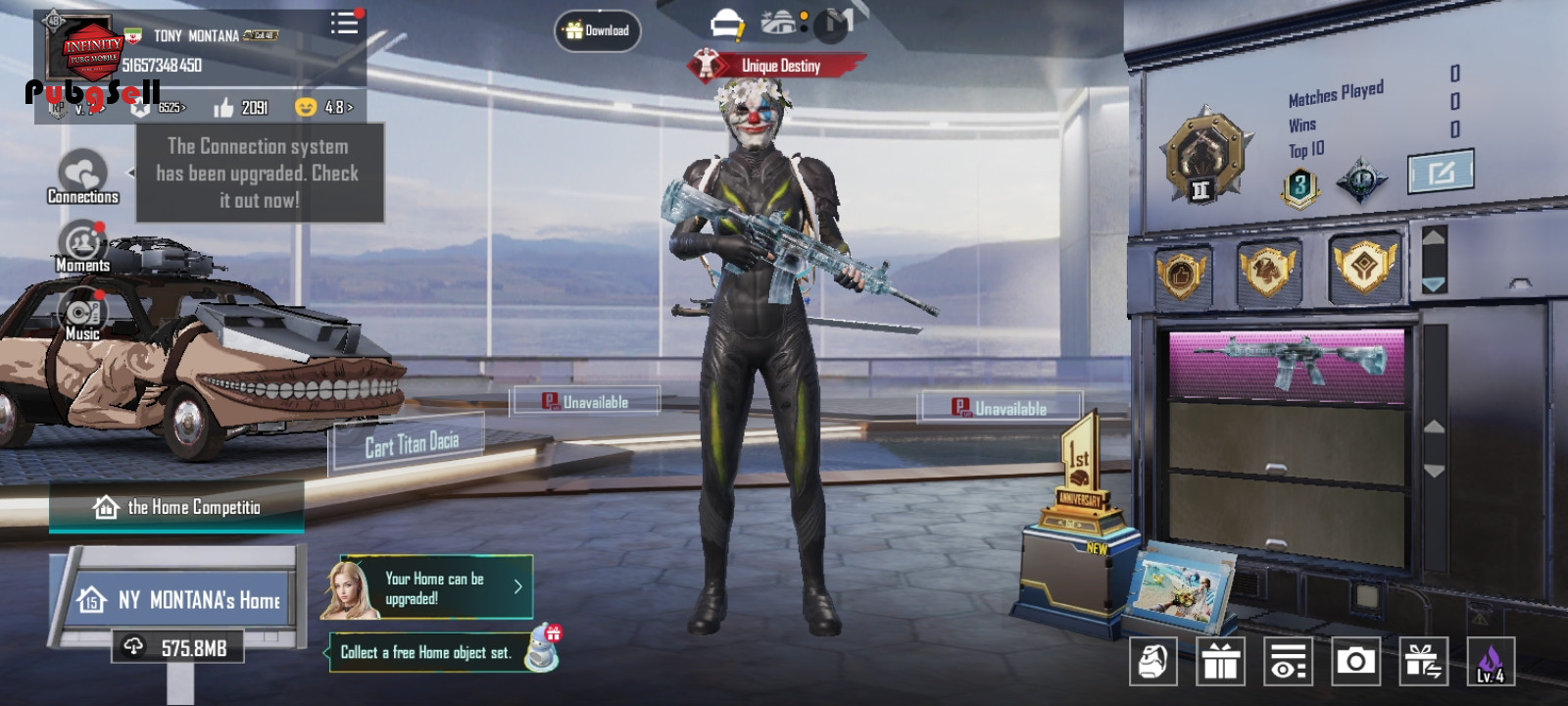Like the player's profile thumbs-up

click(x=224, y=107)
